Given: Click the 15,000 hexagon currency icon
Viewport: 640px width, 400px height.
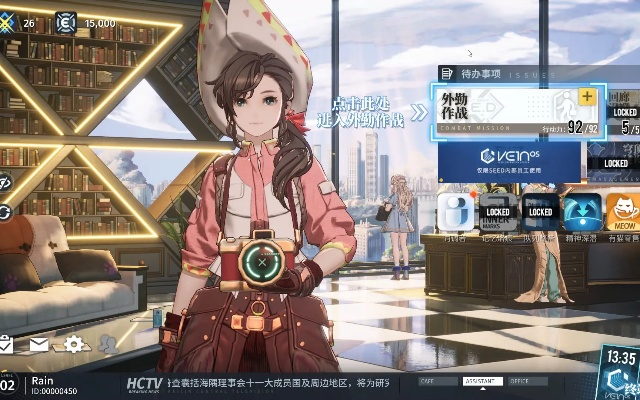Looking at the screenshot, I should [x=66, y=21].
